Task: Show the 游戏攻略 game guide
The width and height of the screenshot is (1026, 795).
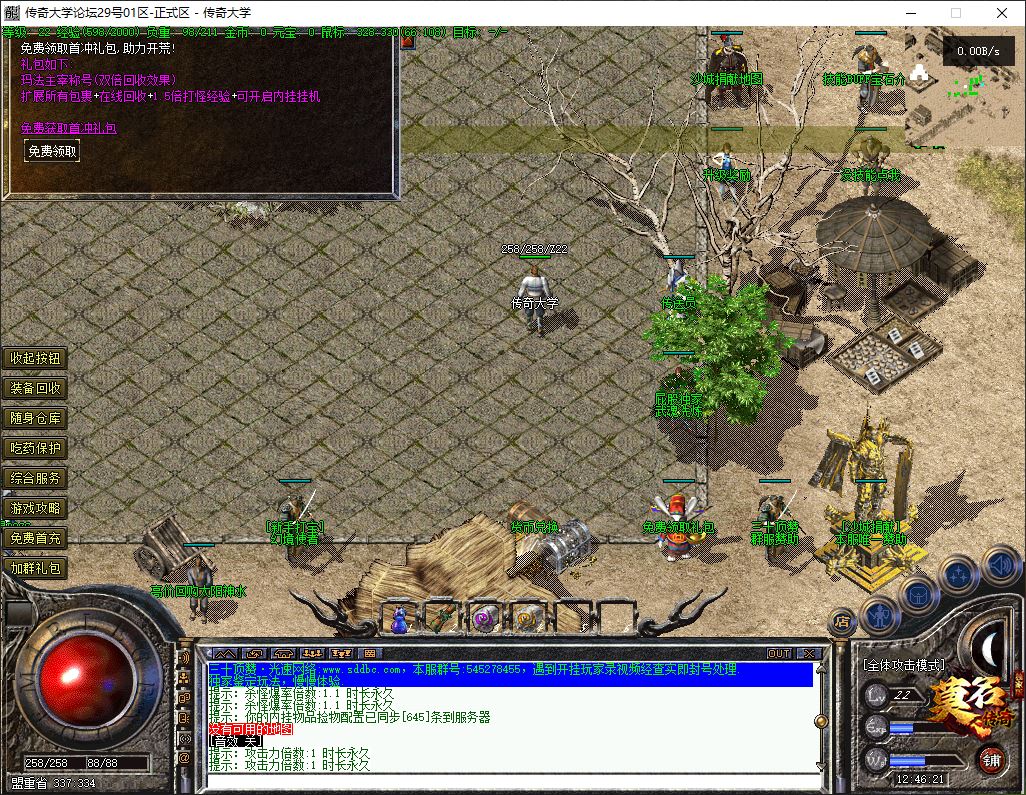Action: [x=35, y=508]
